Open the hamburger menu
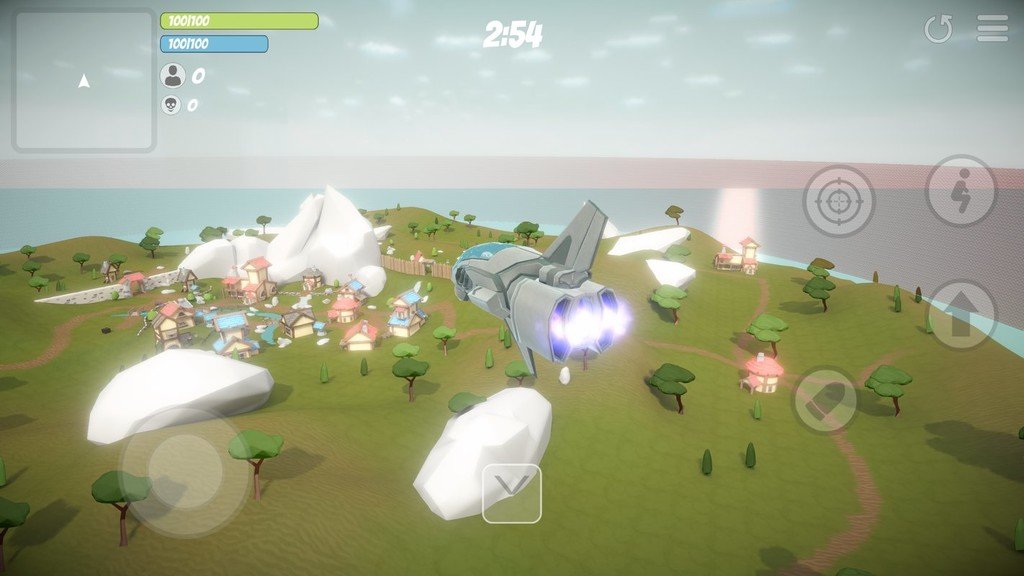The height and width of the screenshot is (576, 1024). [x=992, y=28]
